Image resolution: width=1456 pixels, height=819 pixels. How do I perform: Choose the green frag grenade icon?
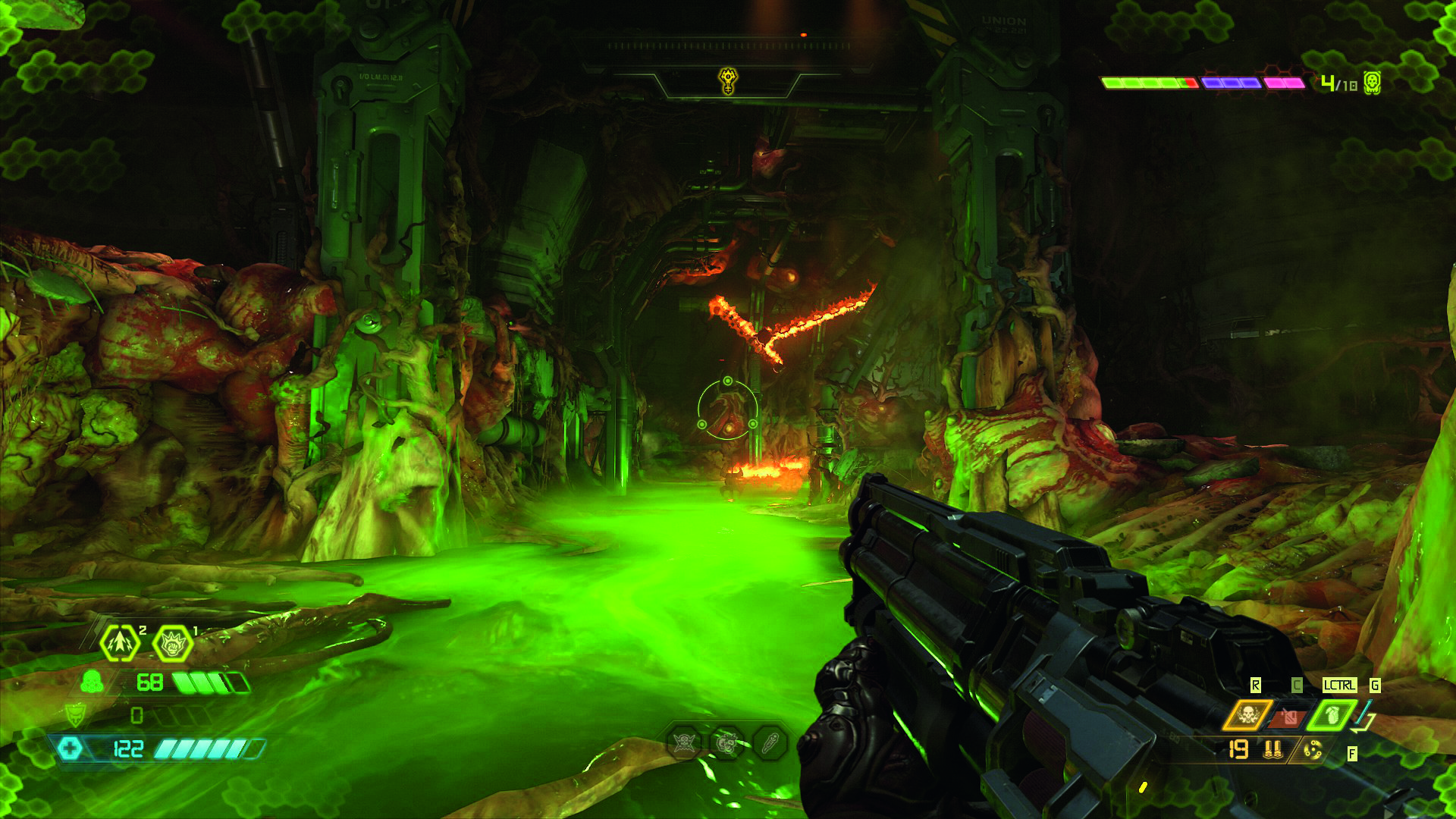tap(1331, 715)
